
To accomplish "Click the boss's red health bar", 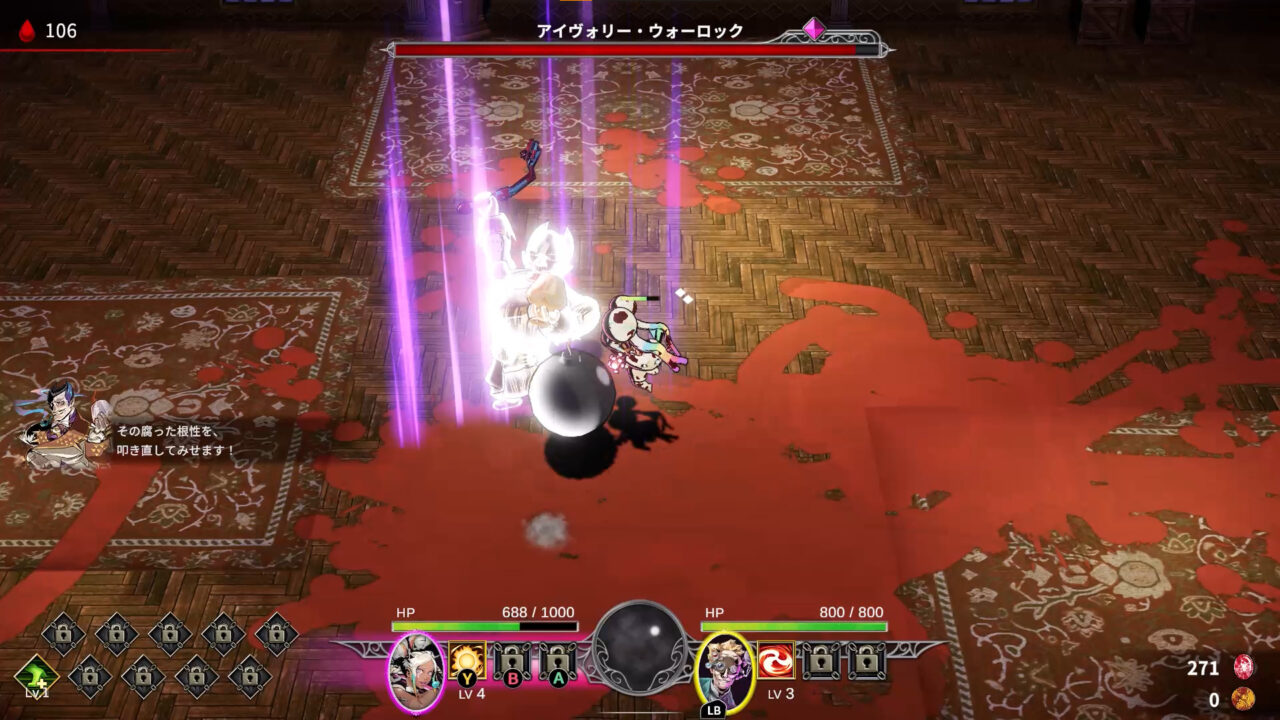I will [x=640, y=50].
